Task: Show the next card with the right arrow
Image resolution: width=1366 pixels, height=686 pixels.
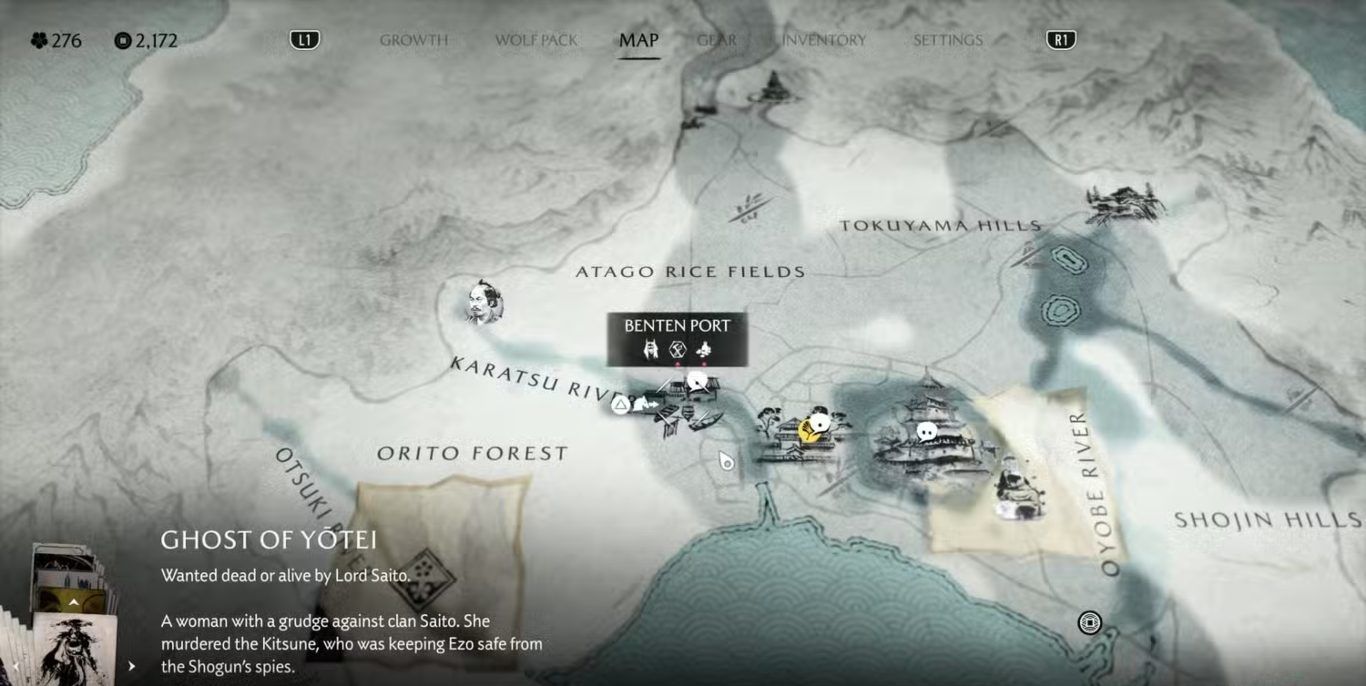Action: point(131,666)
